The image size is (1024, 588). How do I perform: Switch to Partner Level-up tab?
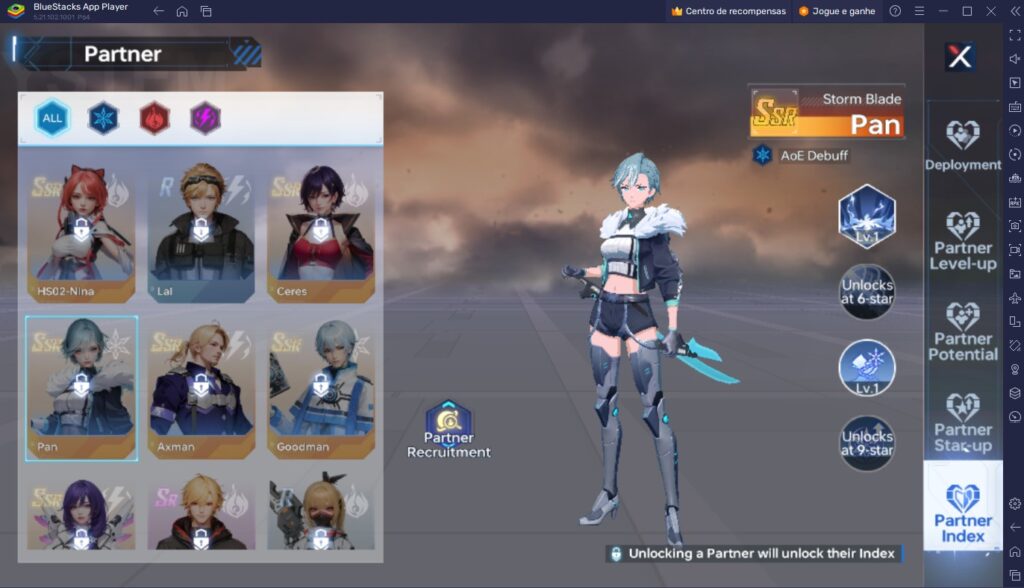tap(963, 240)
